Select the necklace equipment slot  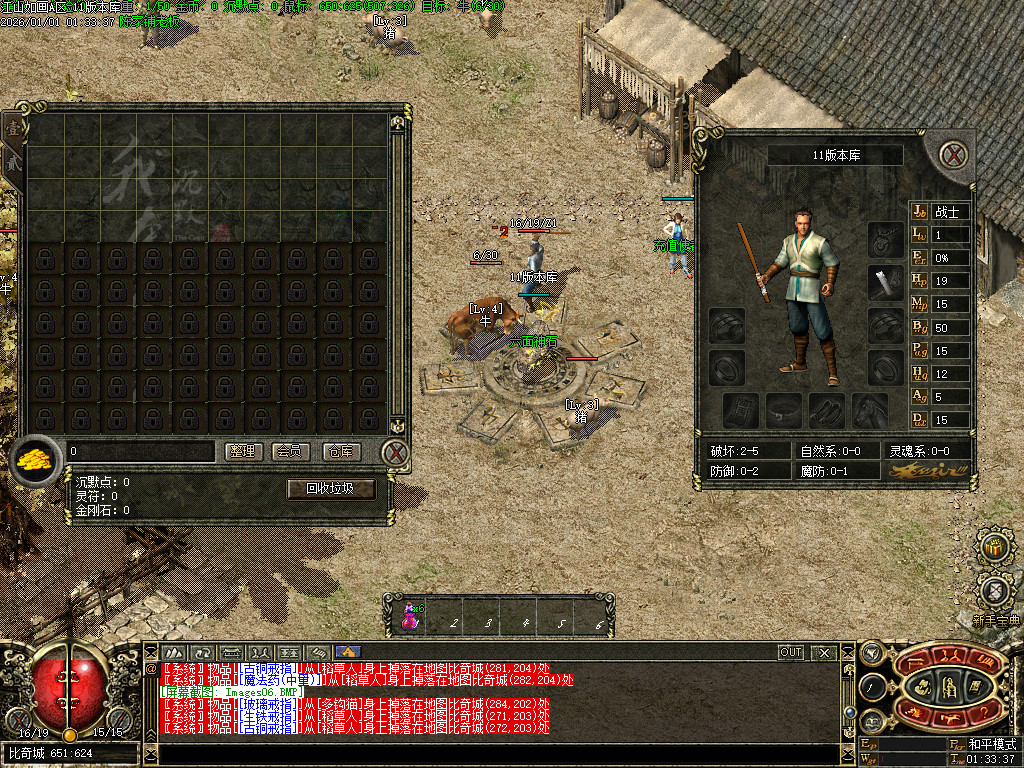pos(885,239)
